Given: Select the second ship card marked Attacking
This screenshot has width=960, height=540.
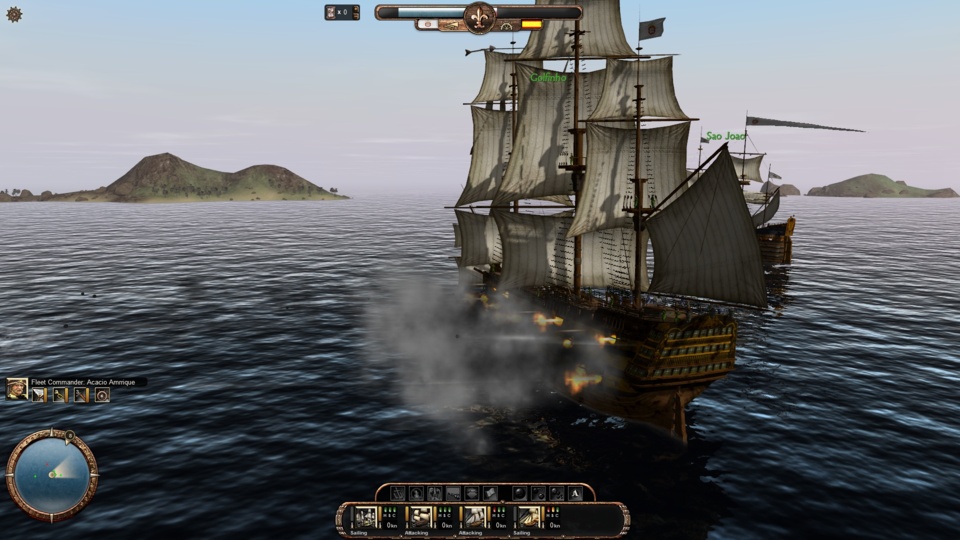Looking at the screenshot, I should [x=420, y=518].
